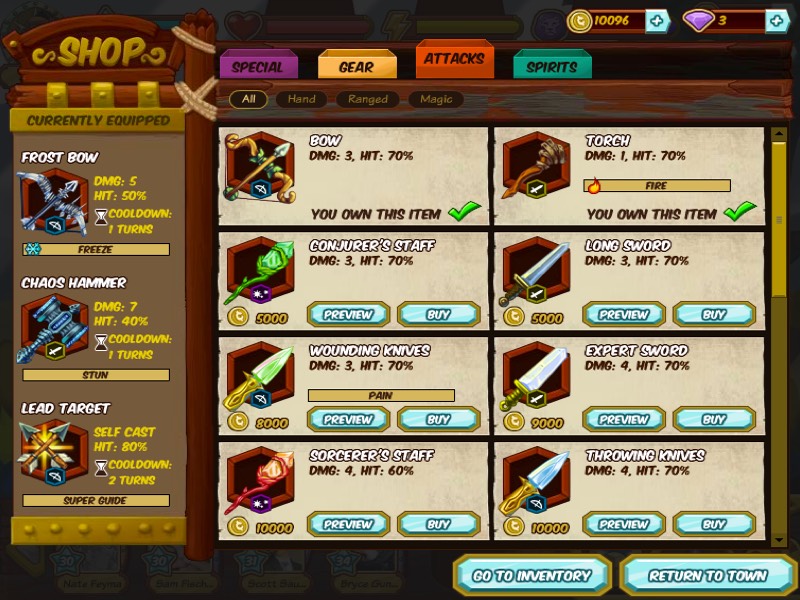This screenshot has width=800, height=600.
Task: Return to Town
Action: coord(708,576)
